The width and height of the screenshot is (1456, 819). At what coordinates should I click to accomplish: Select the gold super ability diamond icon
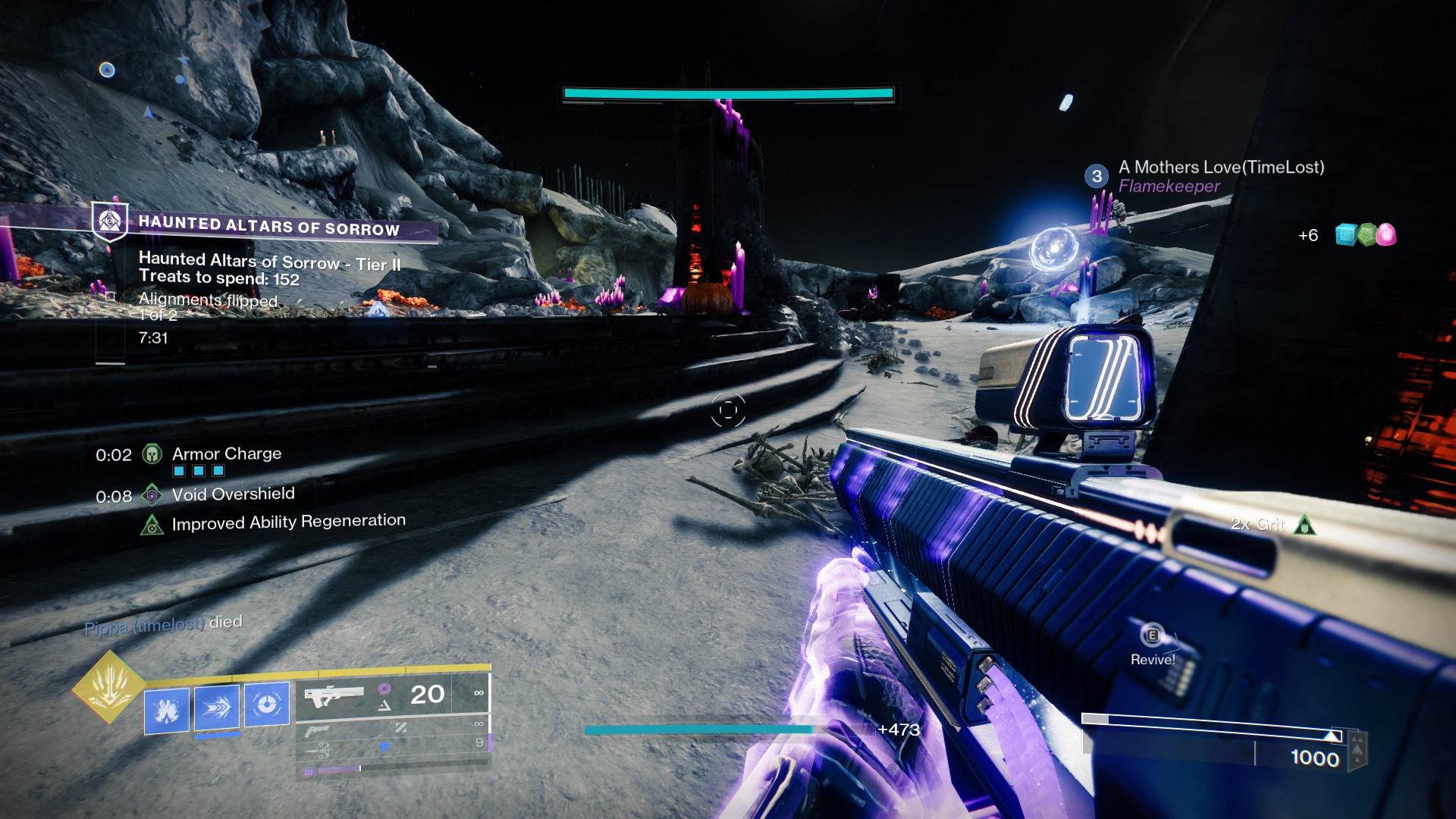point(108,686)
